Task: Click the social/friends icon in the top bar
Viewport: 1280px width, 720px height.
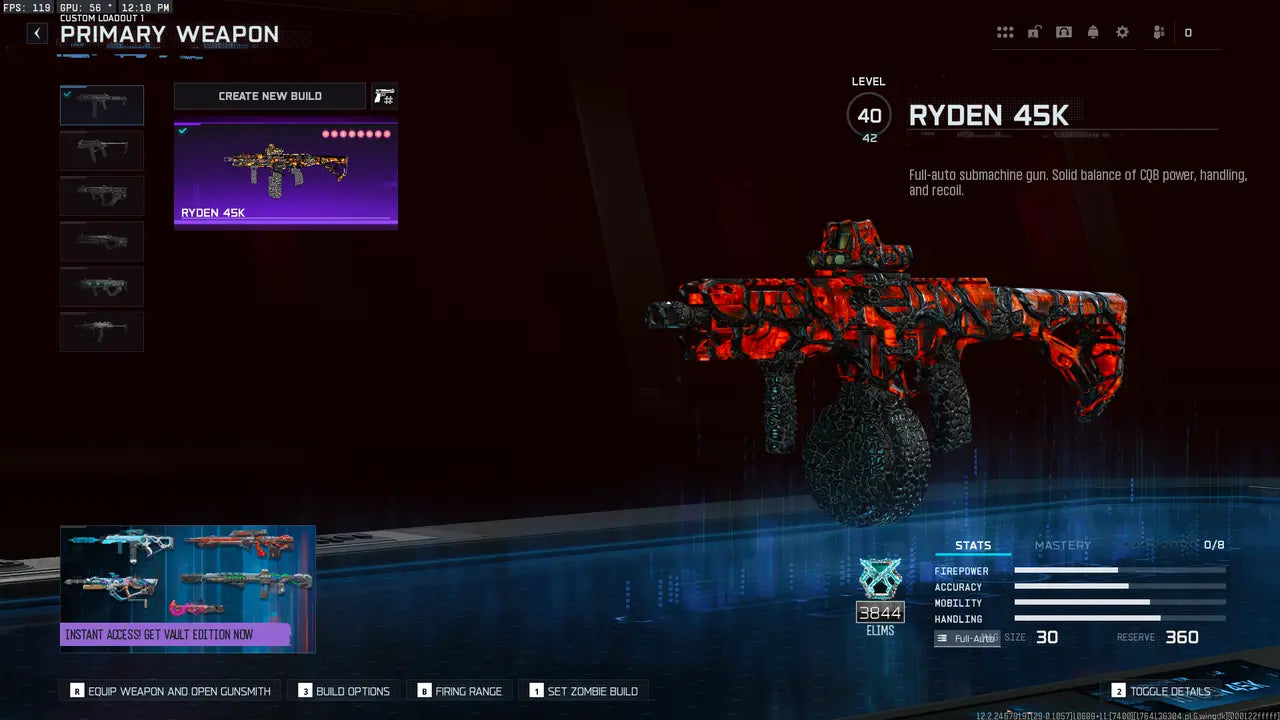Action: [1157, 31]
